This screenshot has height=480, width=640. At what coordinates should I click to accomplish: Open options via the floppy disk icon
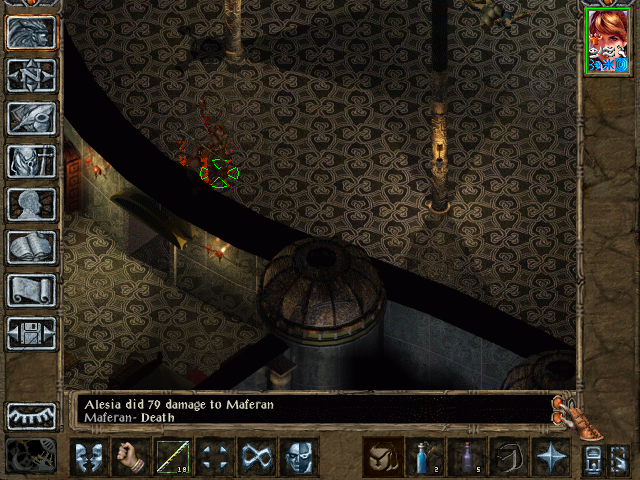[32, 333]
